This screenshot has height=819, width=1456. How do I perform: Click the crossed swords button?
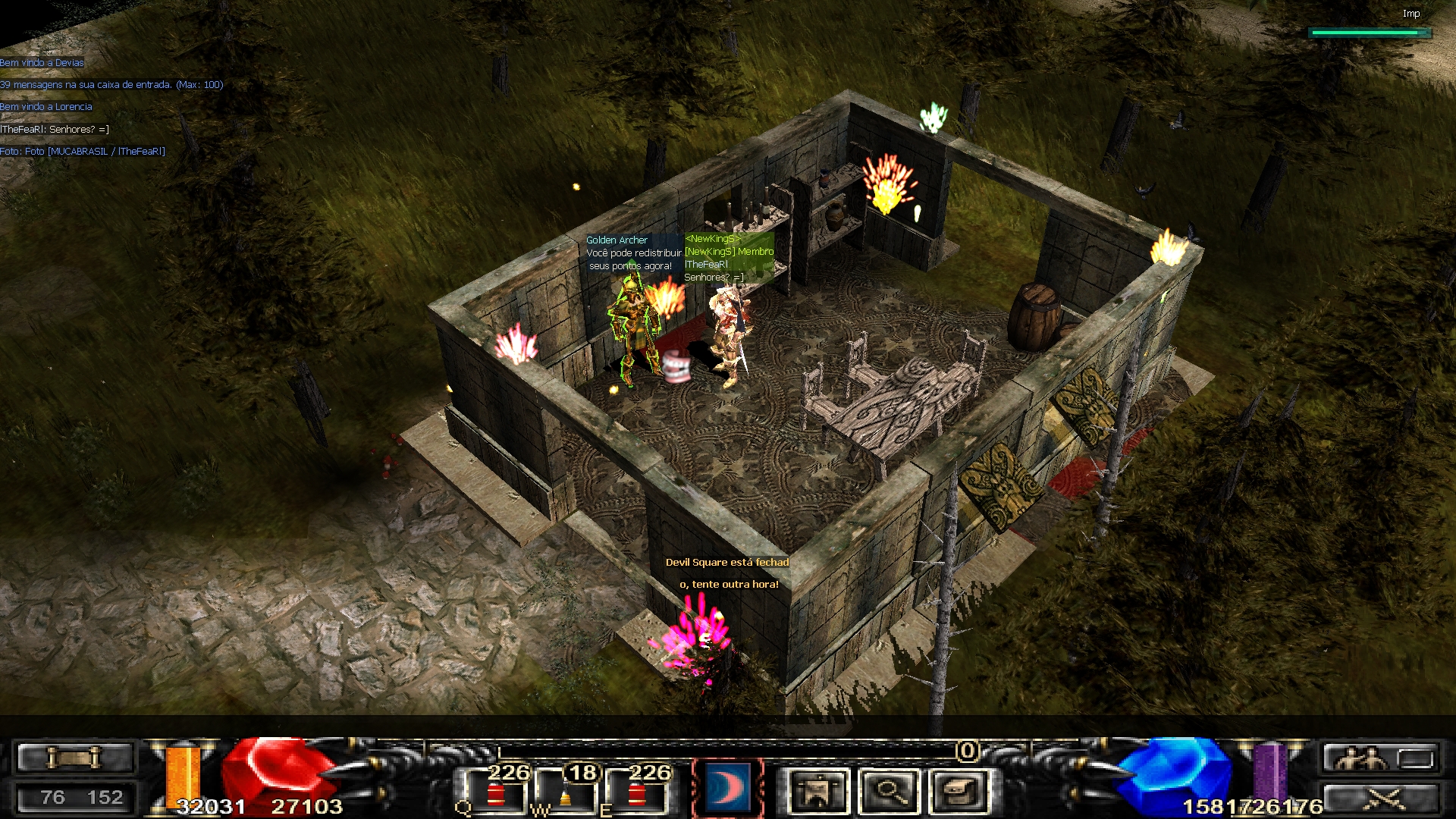click(x=1380, y=799)
